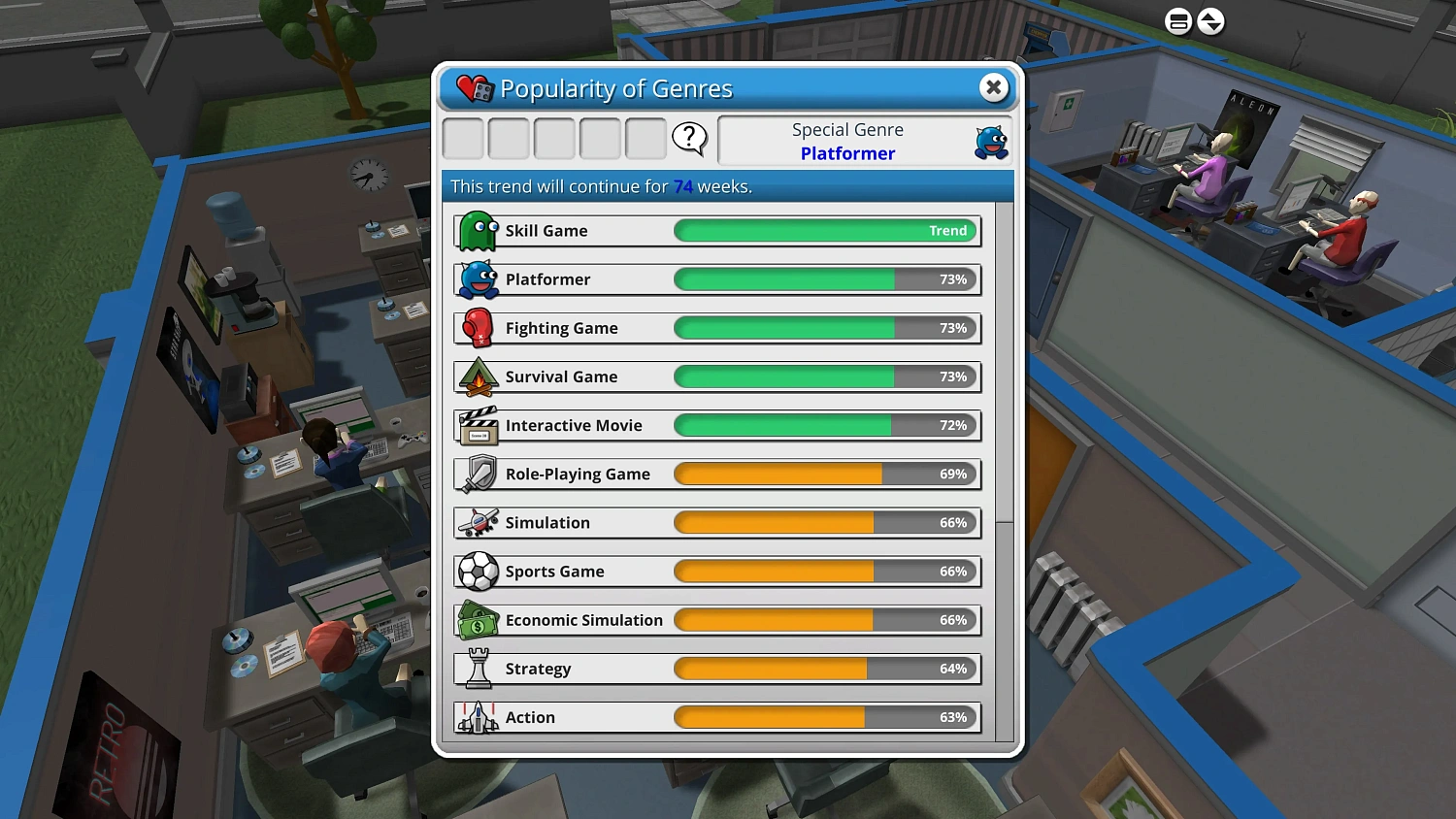Open the list view menu at top right
This screenshot has height=819, width=1456.
1177,20
